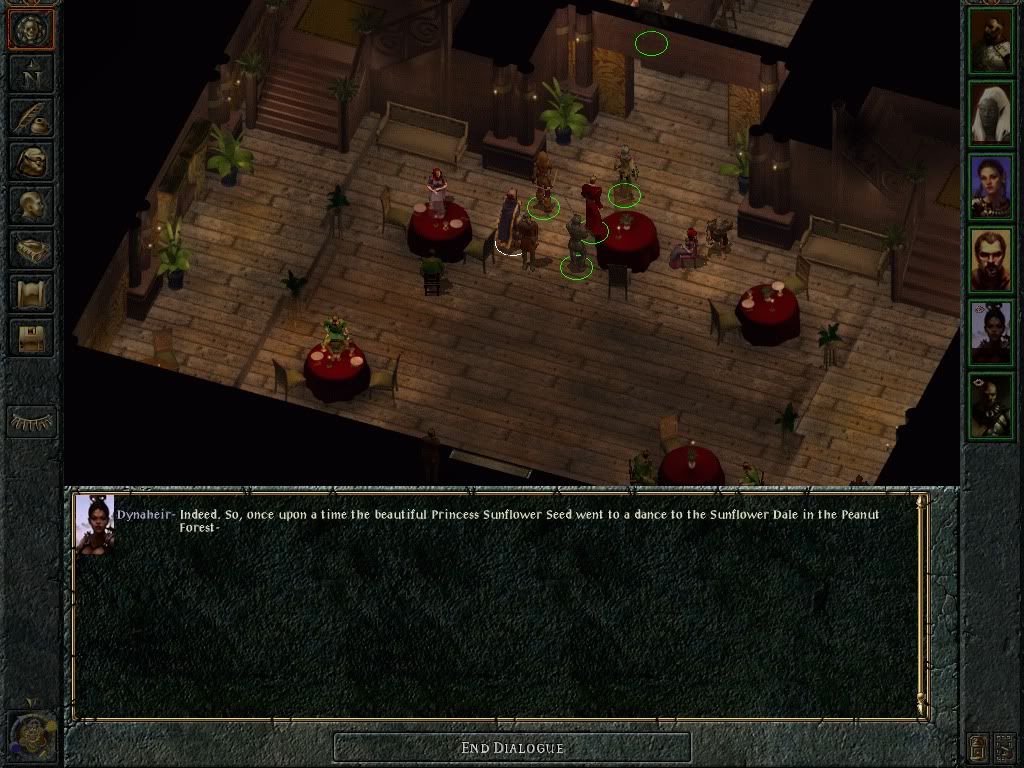The image size is (1024, 768).
Task: Open the inventory helmet icon
Action: click(31, 161)
